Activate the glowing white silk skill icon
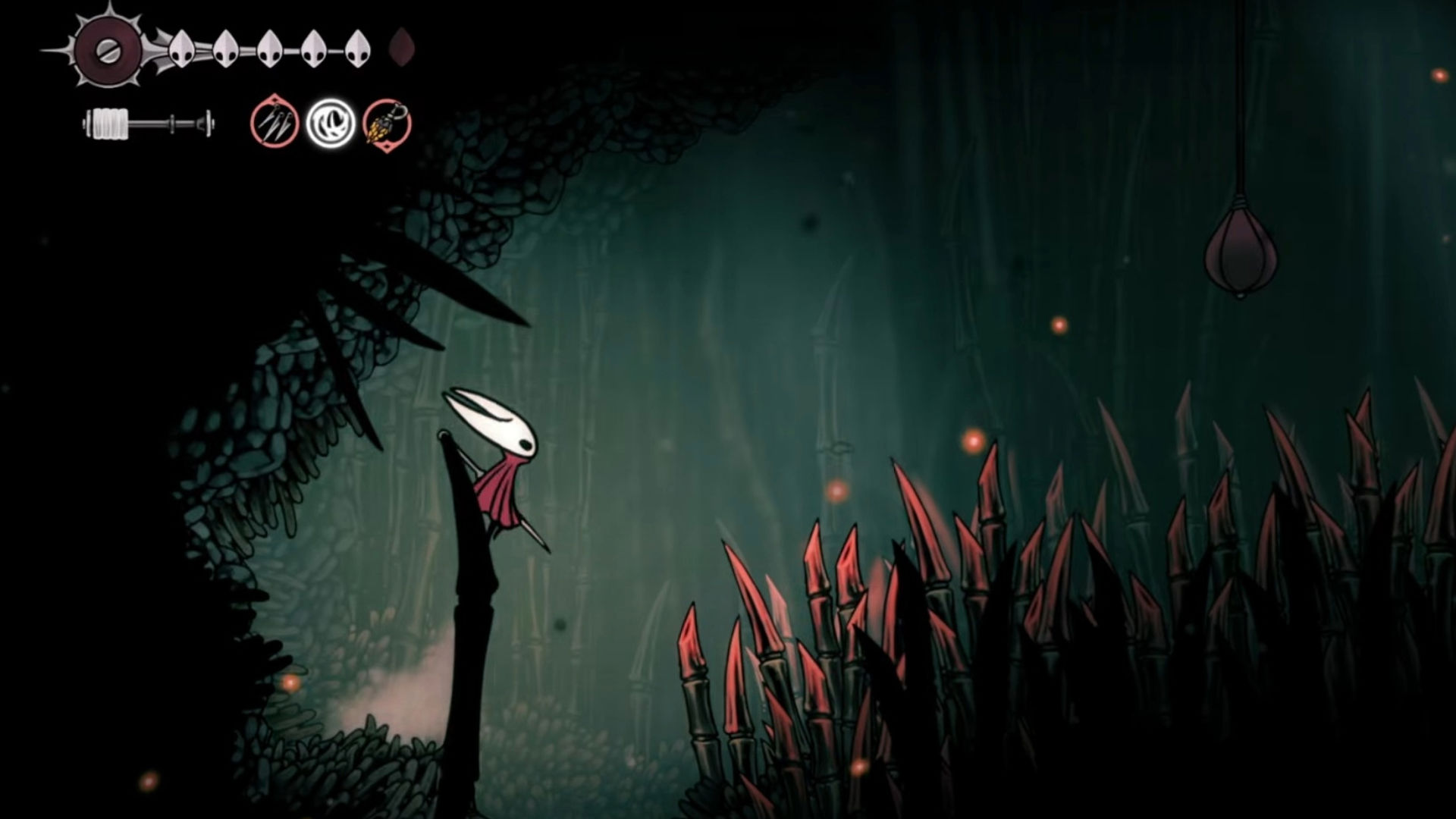Screen dimensions: 1456x819 click(331, 123)
